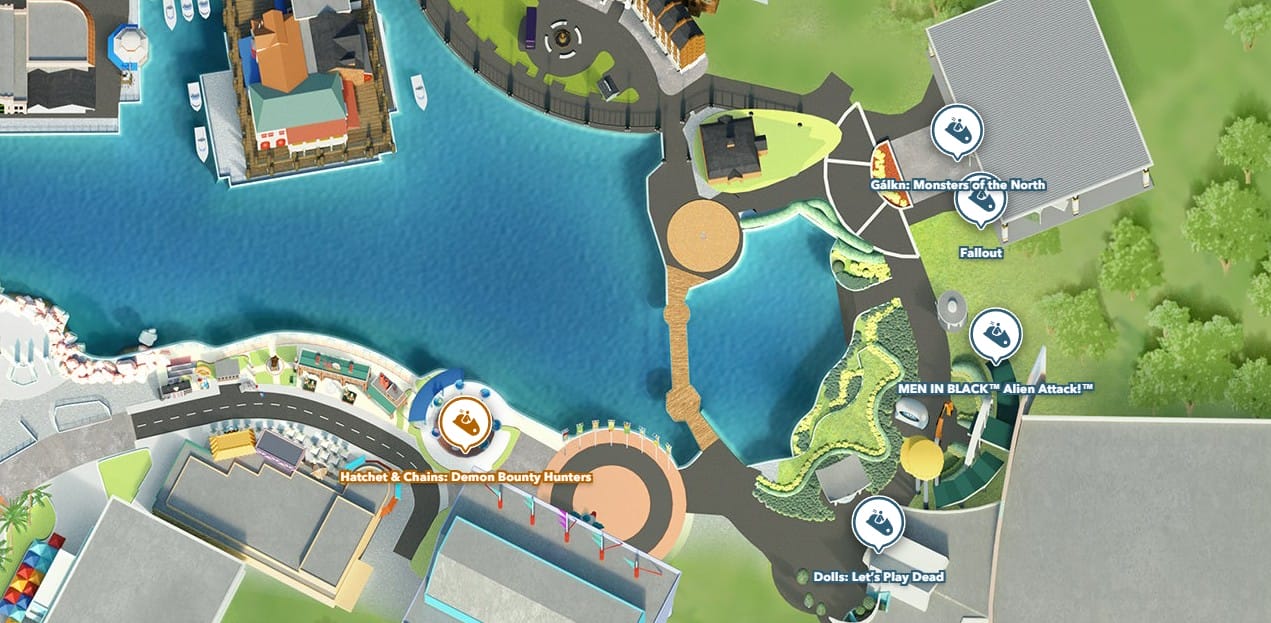
Task: Show the Dolls: Let's Play Dead marker
Action: point(878,523)
